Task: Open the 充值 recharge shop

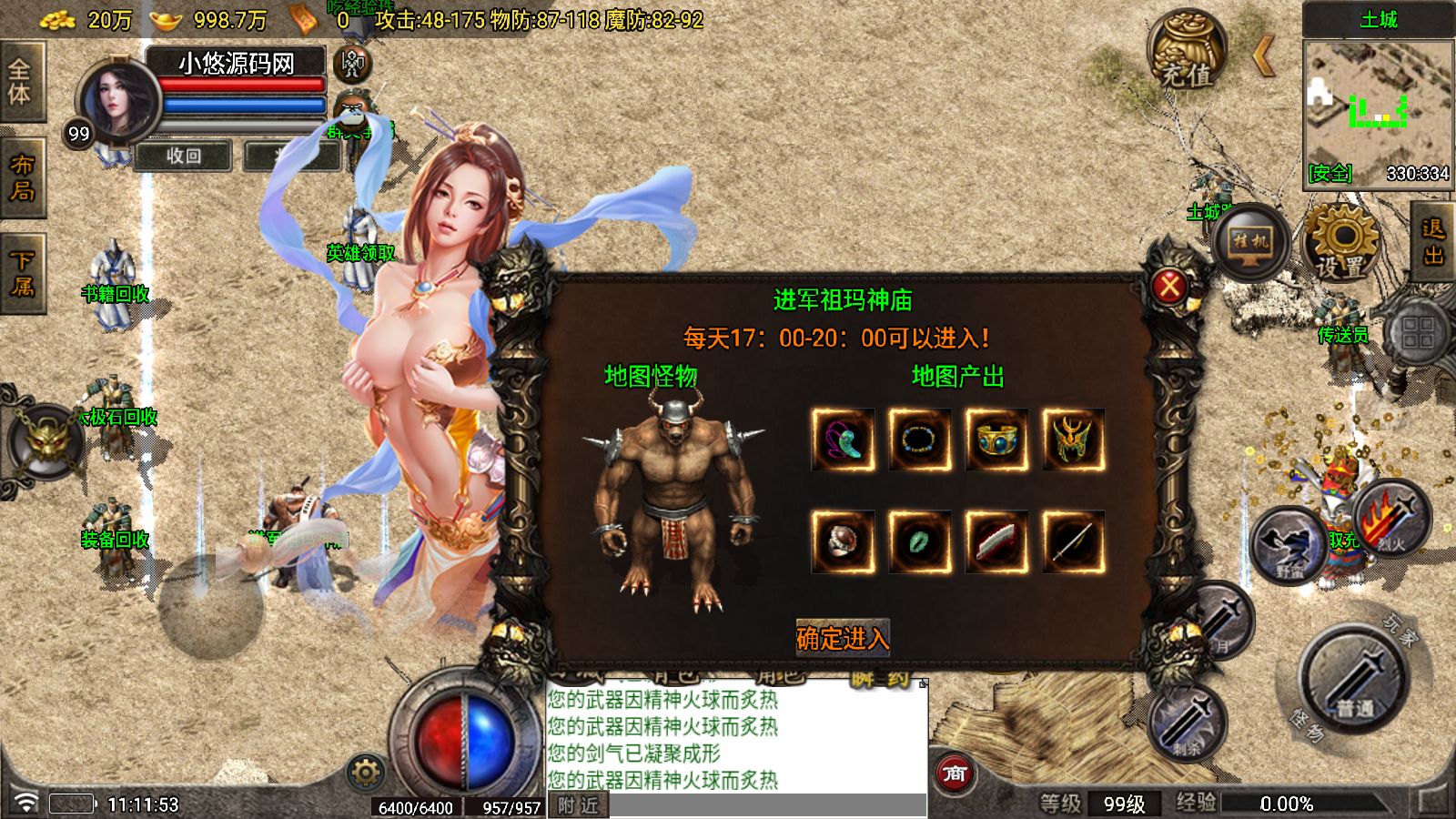Action: click(1187, 52)
